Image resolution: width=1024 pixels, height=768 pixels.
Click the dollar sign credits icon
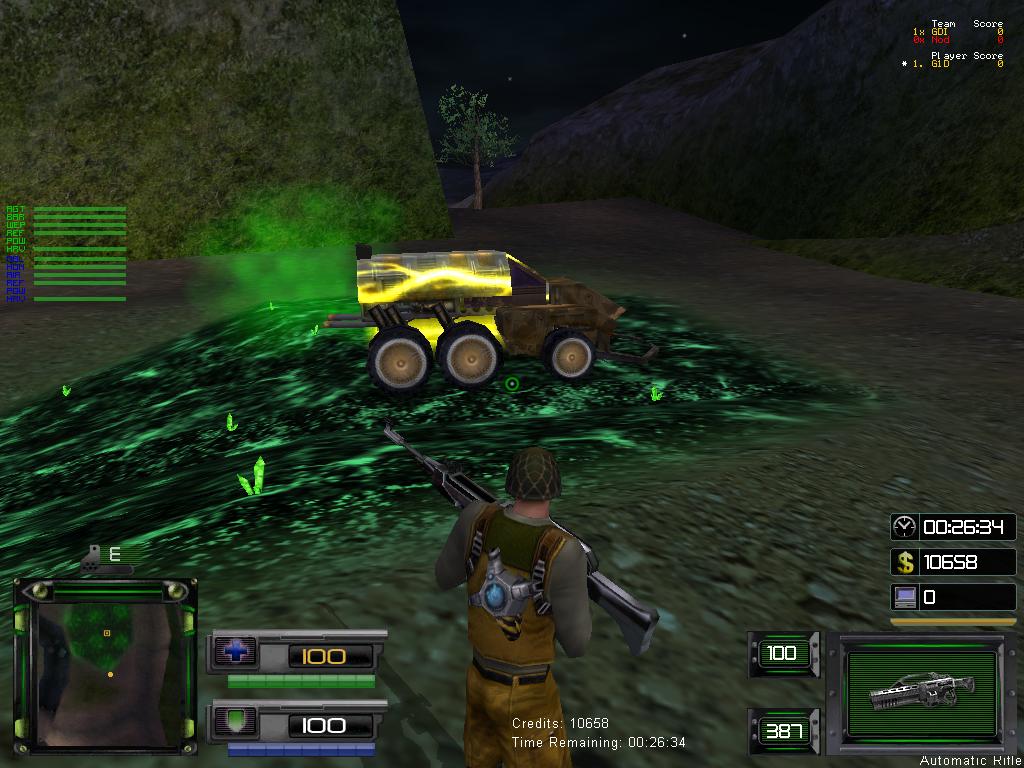(904, 562)
